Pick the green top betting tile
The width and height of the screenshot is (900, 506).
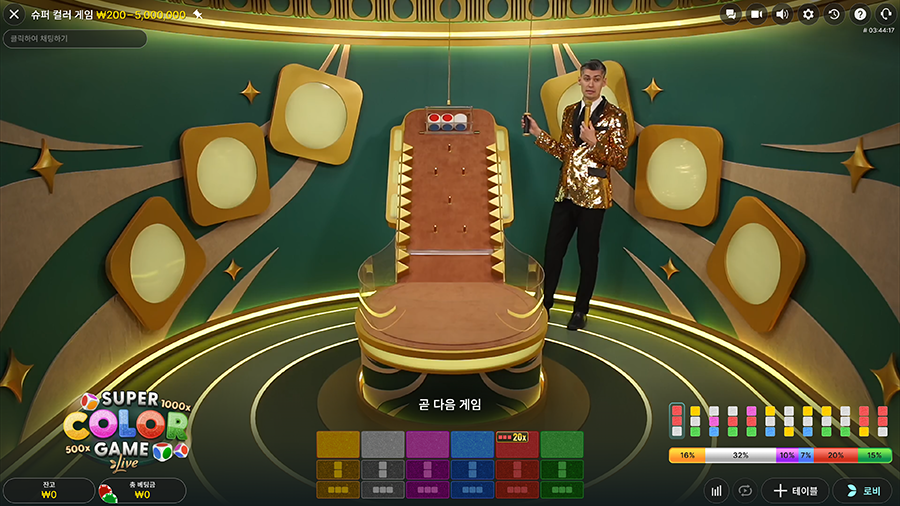[562, 445]
